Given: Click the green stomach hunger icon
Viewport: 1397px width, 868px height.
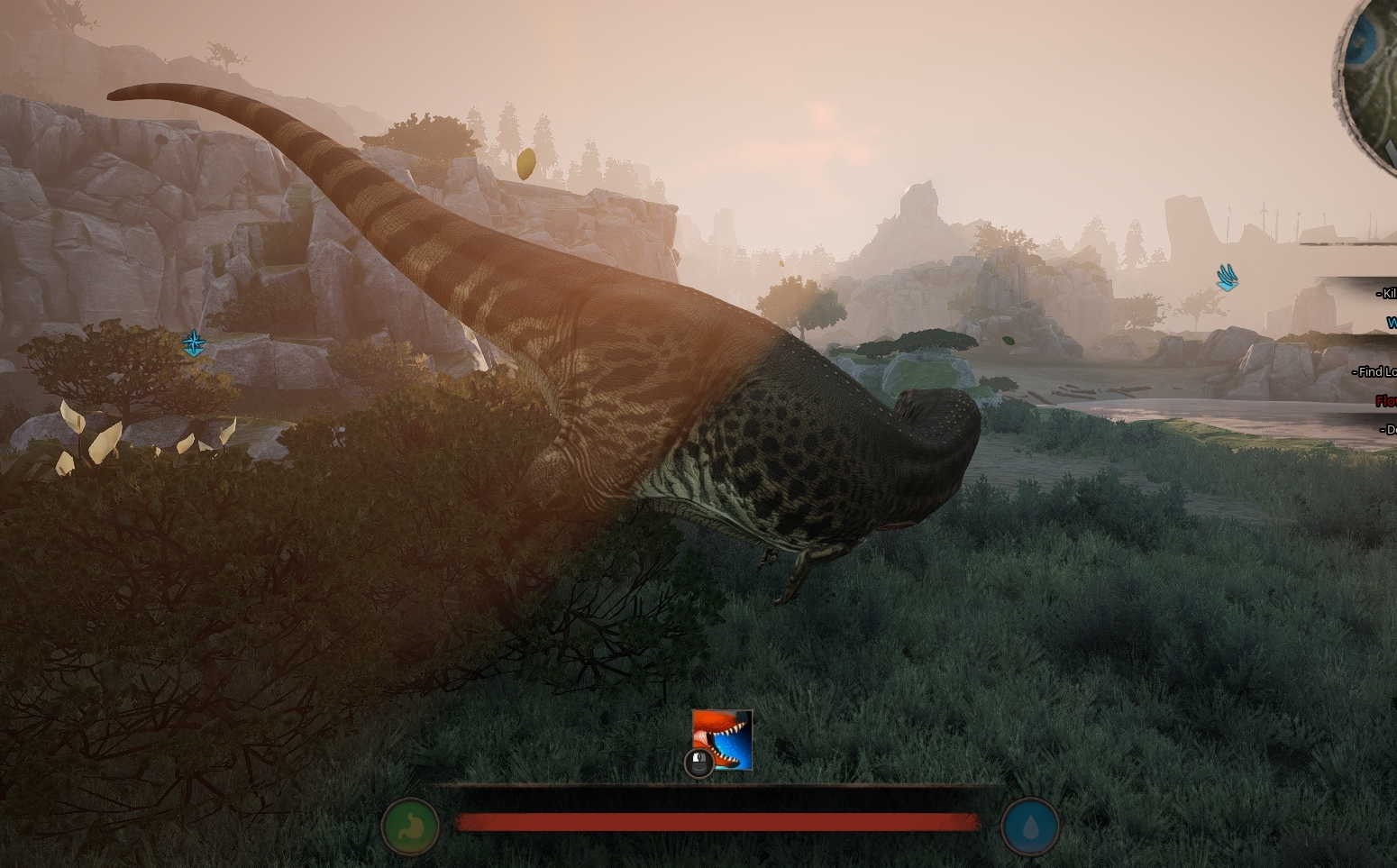Looking at the screenshot, I should (x=410, y=826).
